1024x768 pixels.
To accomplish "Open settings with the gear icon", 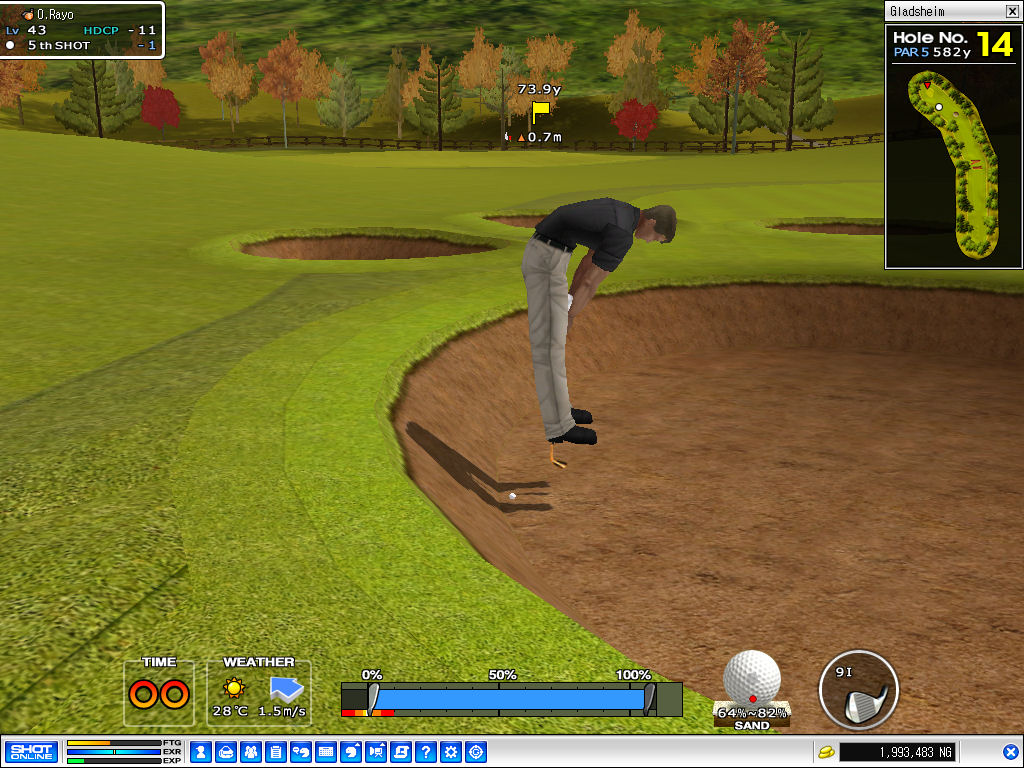I will point(451,752).
